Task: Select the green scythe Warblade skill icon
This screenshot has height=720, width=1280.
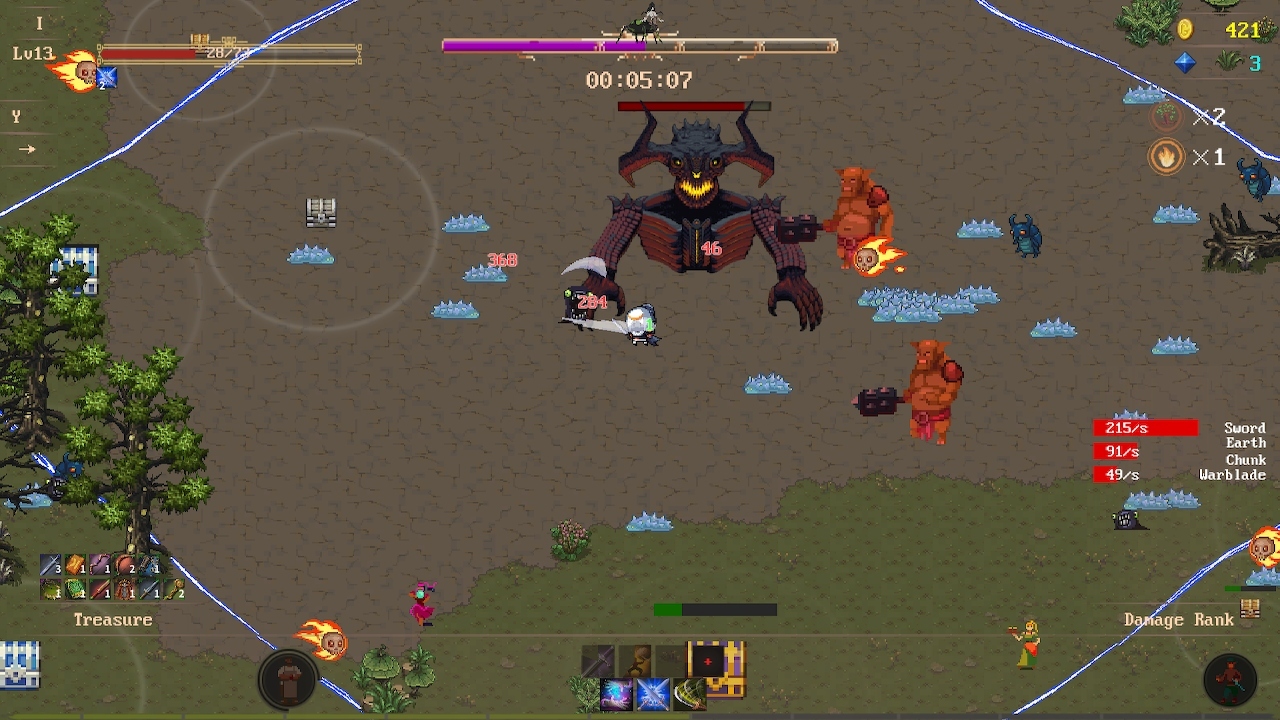Action: pos(689,694)
